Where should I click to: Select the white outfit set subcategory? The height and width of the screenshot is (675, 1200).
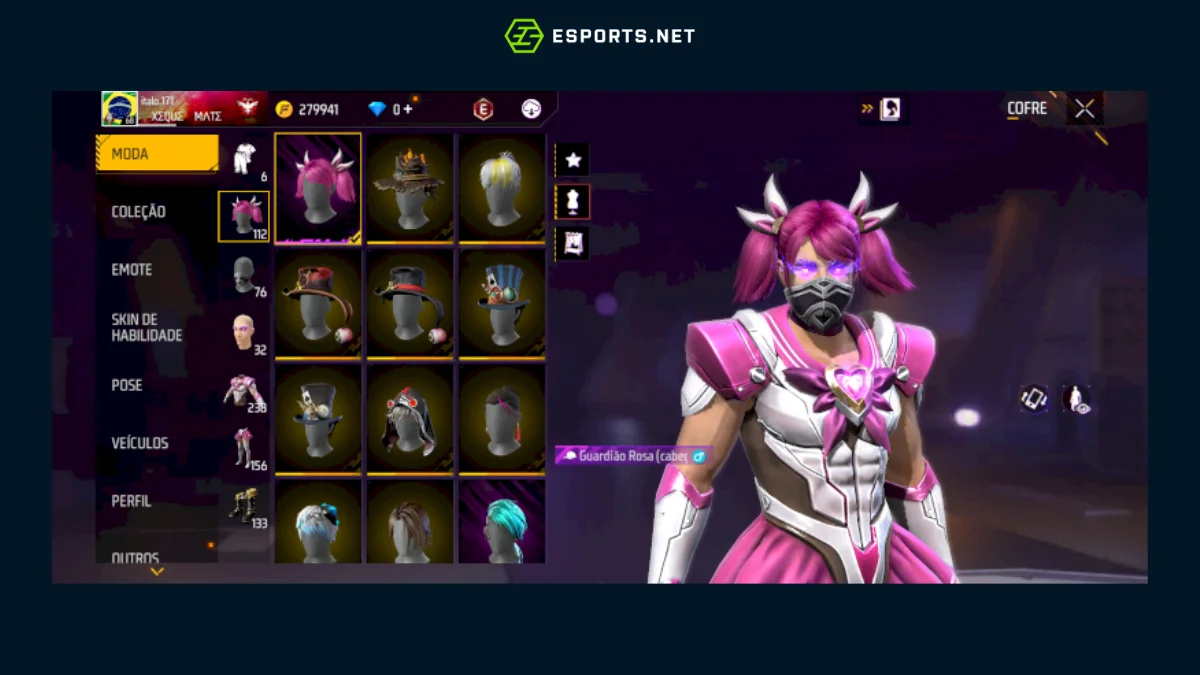pos(244,159)
